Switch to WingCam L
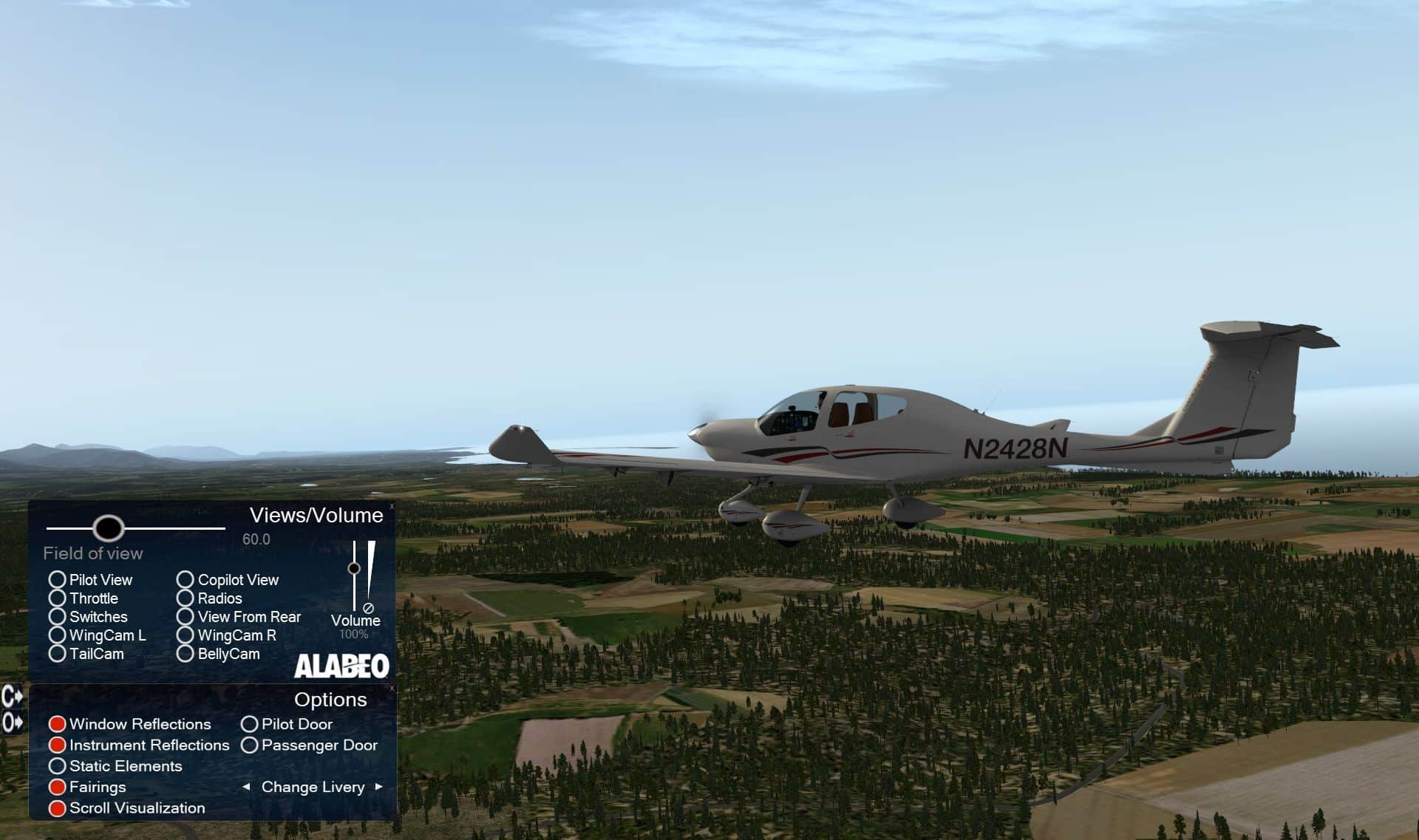This screenshot has width=1419, height=840. [58, 635]
